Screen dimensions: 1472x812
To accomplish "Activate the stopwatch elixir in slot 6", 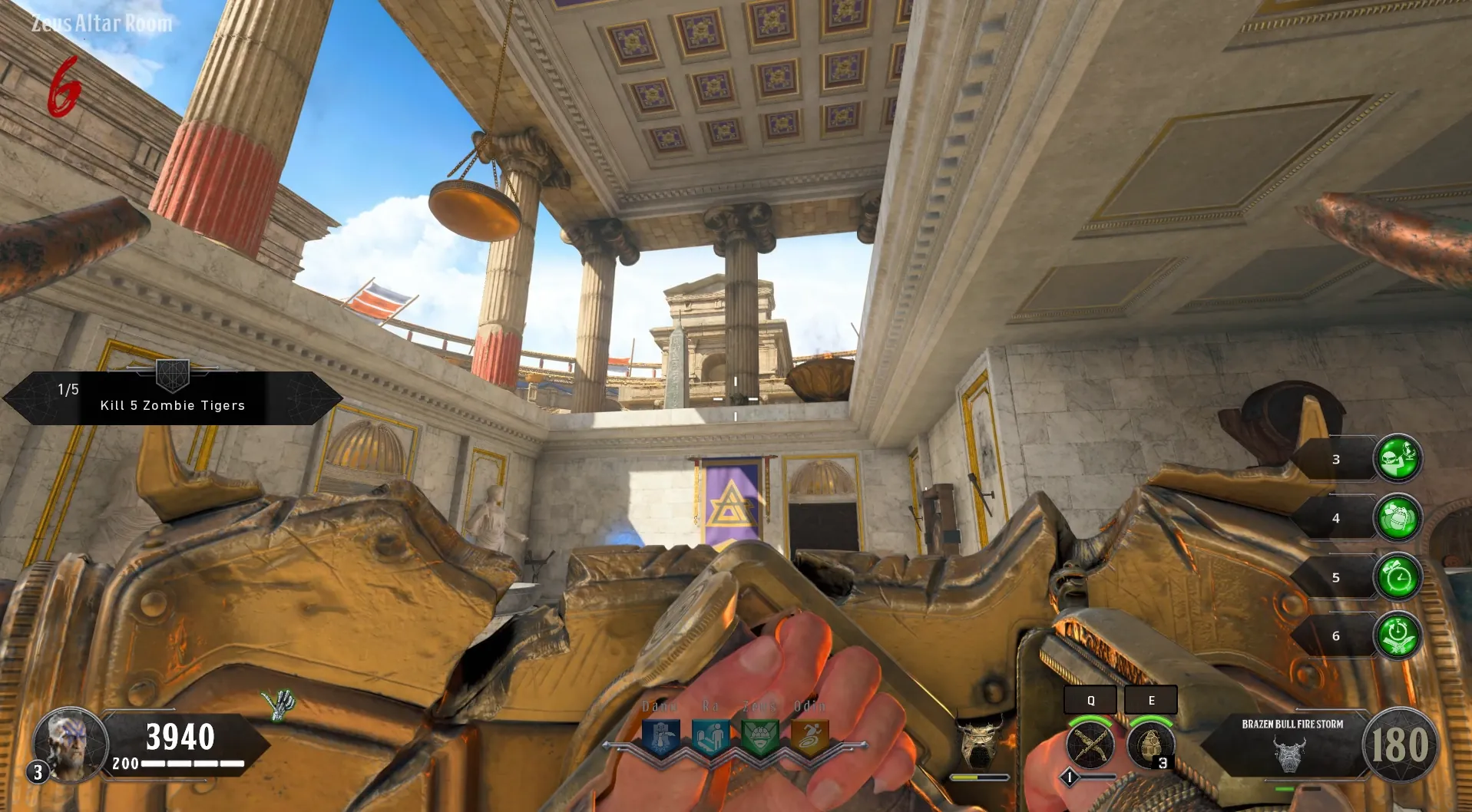I will (x=1398, y=635).
